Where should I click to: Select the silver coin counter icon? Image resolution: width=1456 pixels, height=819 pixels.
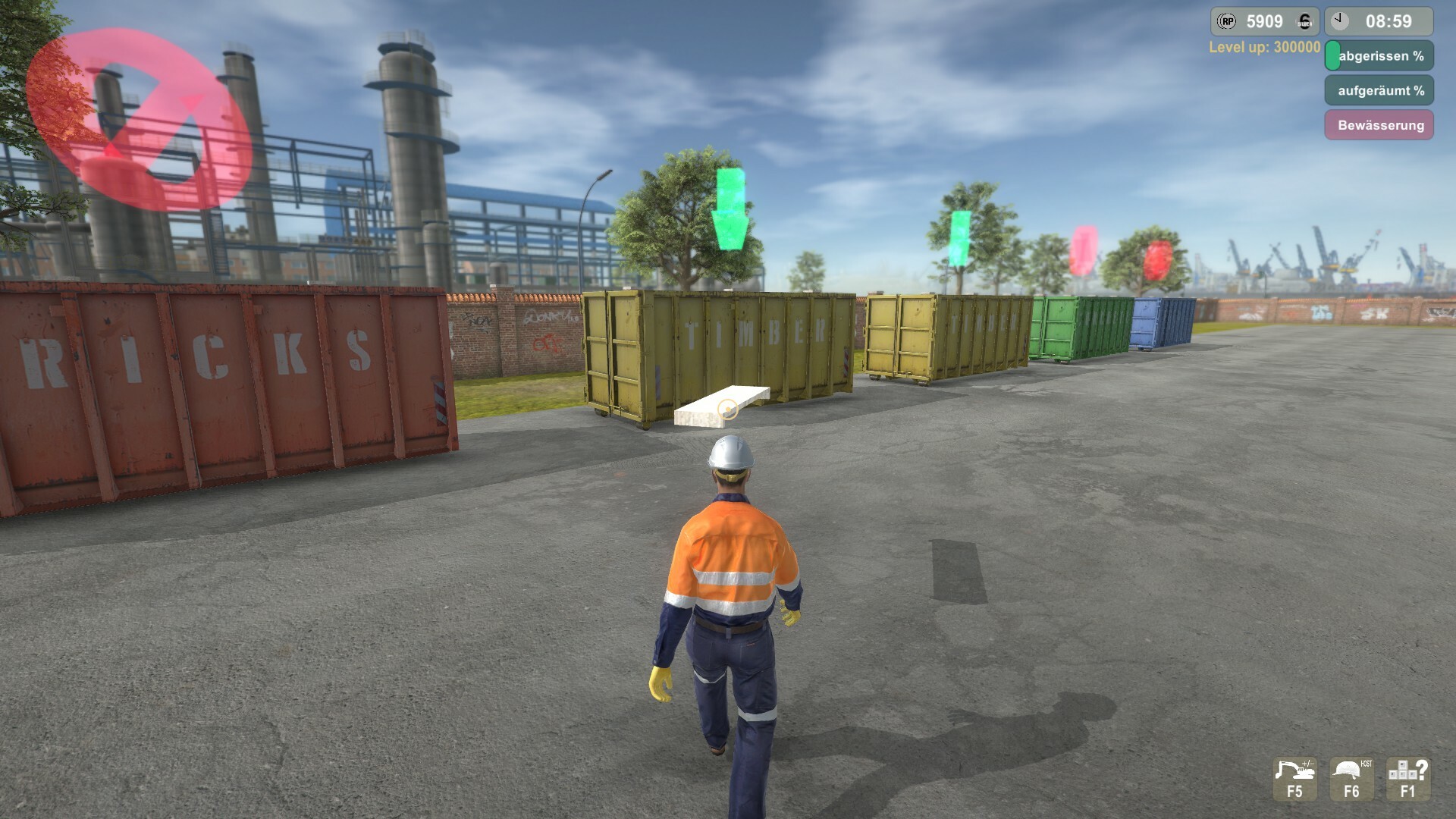[x=1304, y=22]
